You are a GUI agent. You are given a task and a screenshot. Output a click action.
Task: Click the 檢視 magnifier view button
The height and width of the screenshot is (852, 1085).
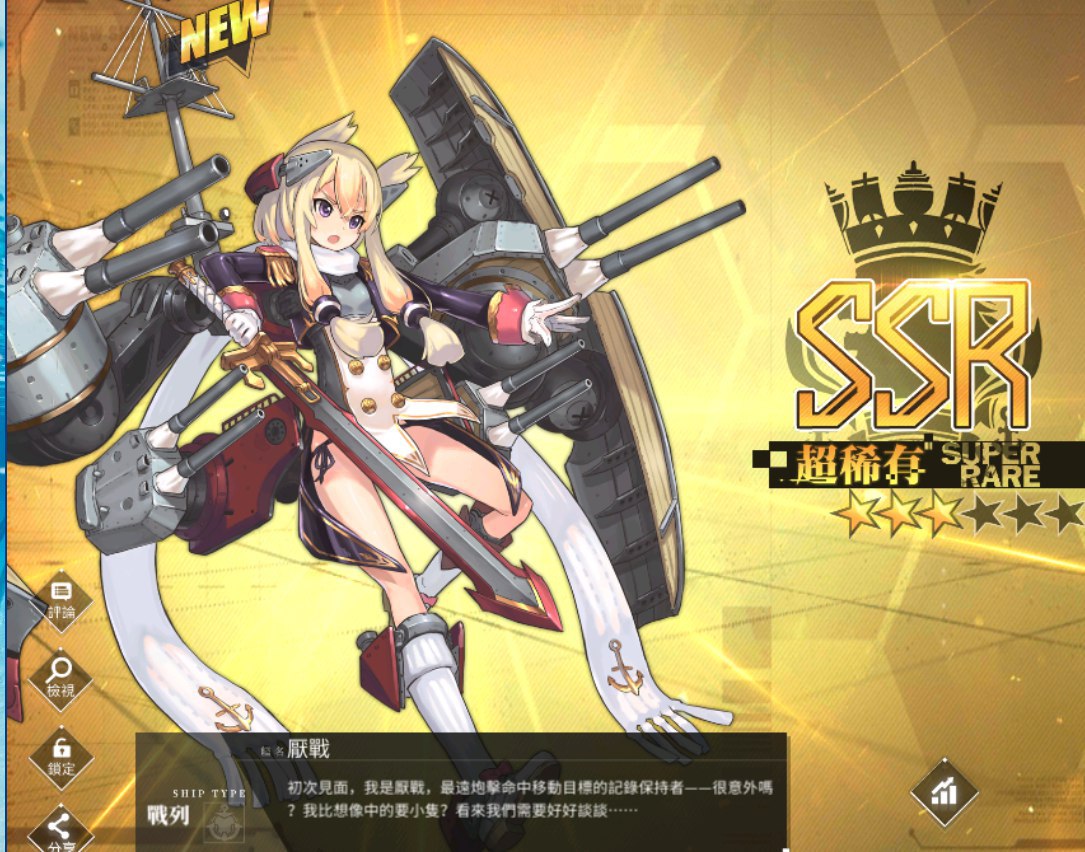61,677
